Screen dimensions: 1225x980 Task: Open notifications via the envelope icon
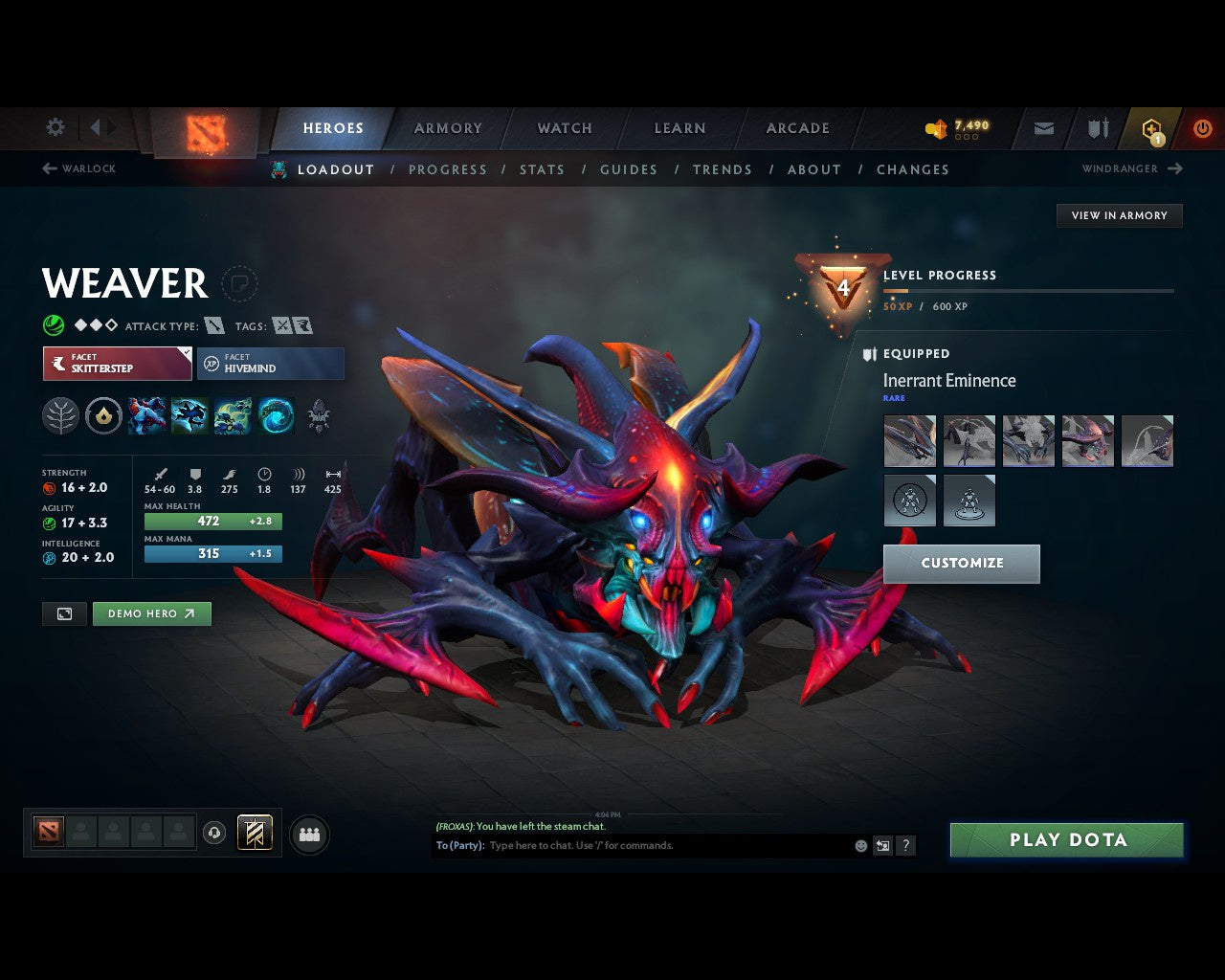click(x=1042, y=127)
